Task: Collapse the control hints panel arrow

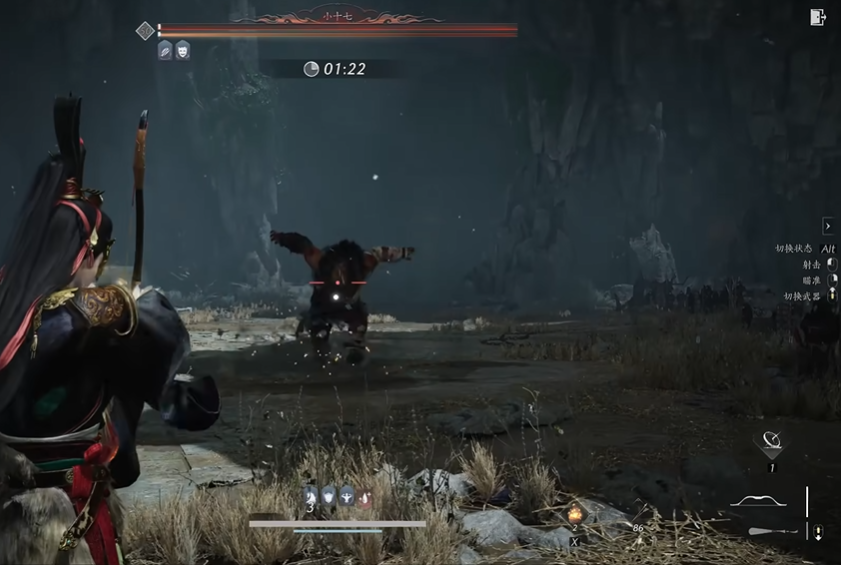Action: [828, 226]
